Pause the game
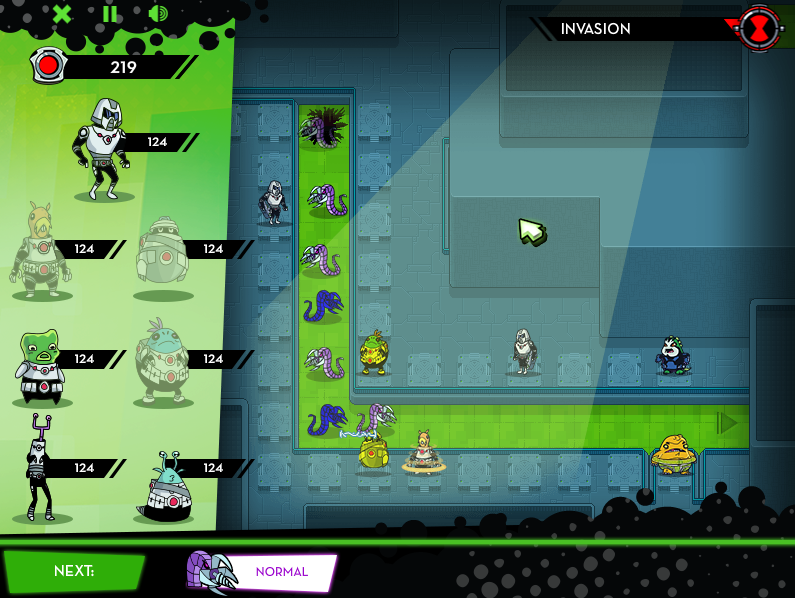This screenshot has width=795, height=598. click(x=110, y=14)
